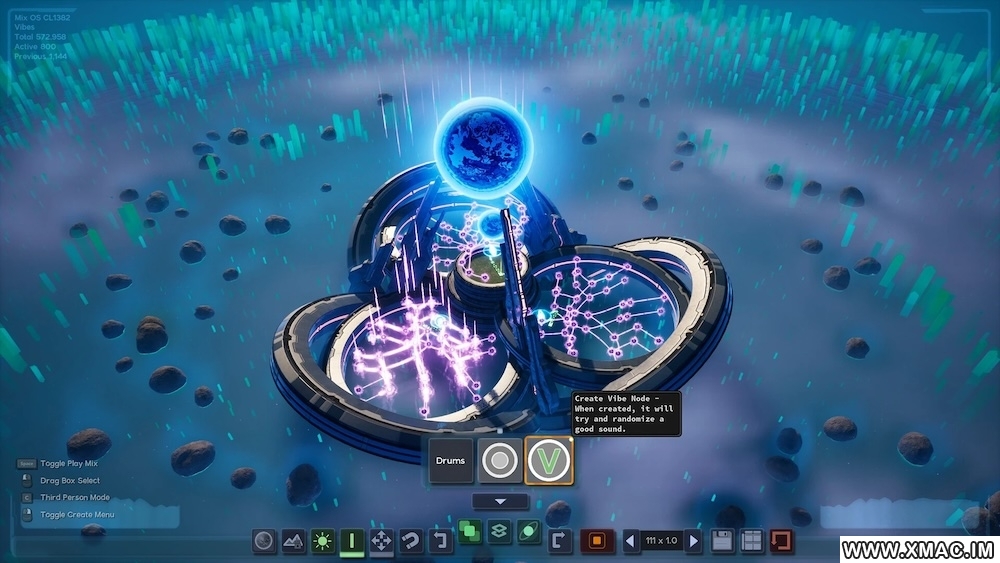The height and width of the screenshot is (563, 1000).
Task: Activate the four-arrow move tool
Action: coord(381,541)
